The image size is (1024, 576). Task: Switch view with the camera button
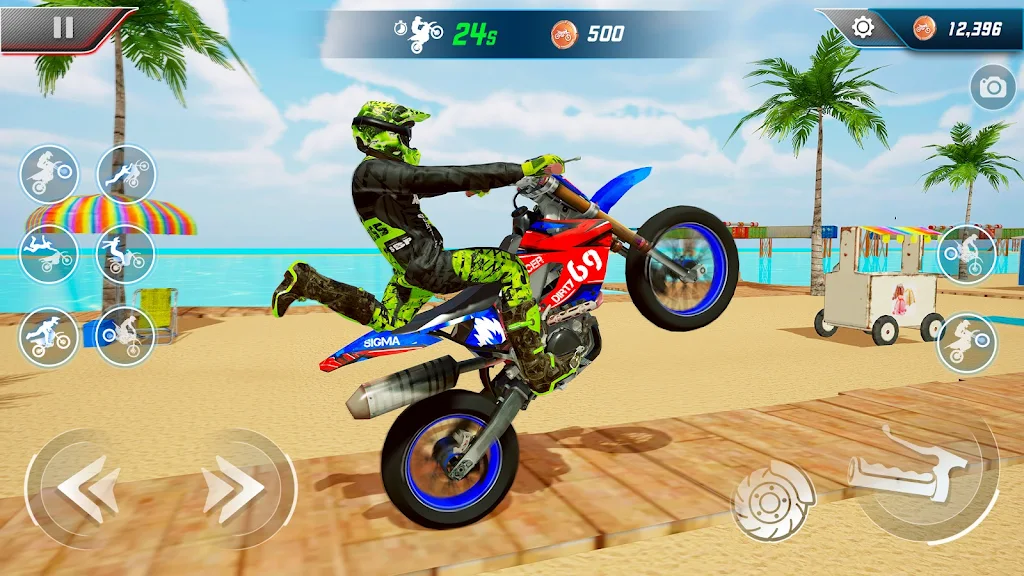(992, 89)
